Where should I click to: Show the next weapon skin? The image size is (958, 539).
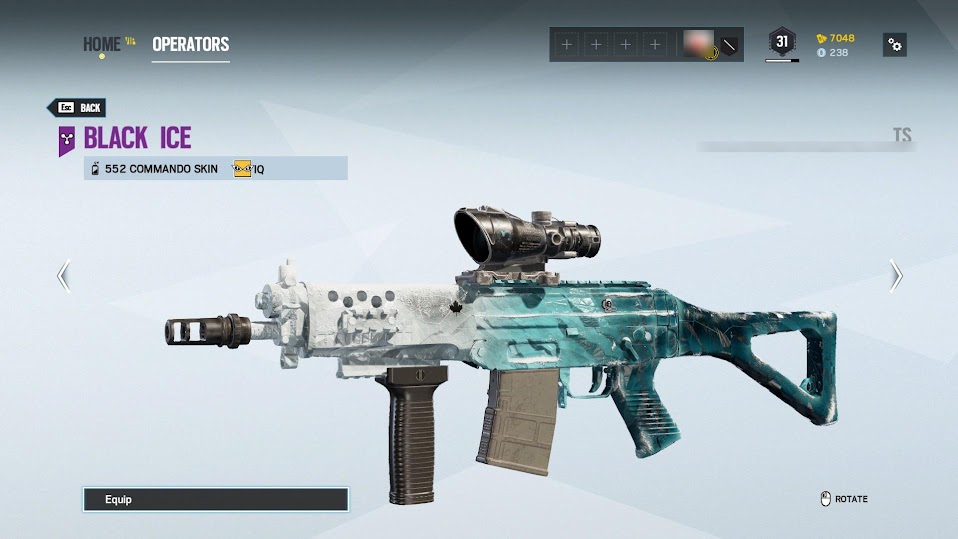(x=896, y=275)
